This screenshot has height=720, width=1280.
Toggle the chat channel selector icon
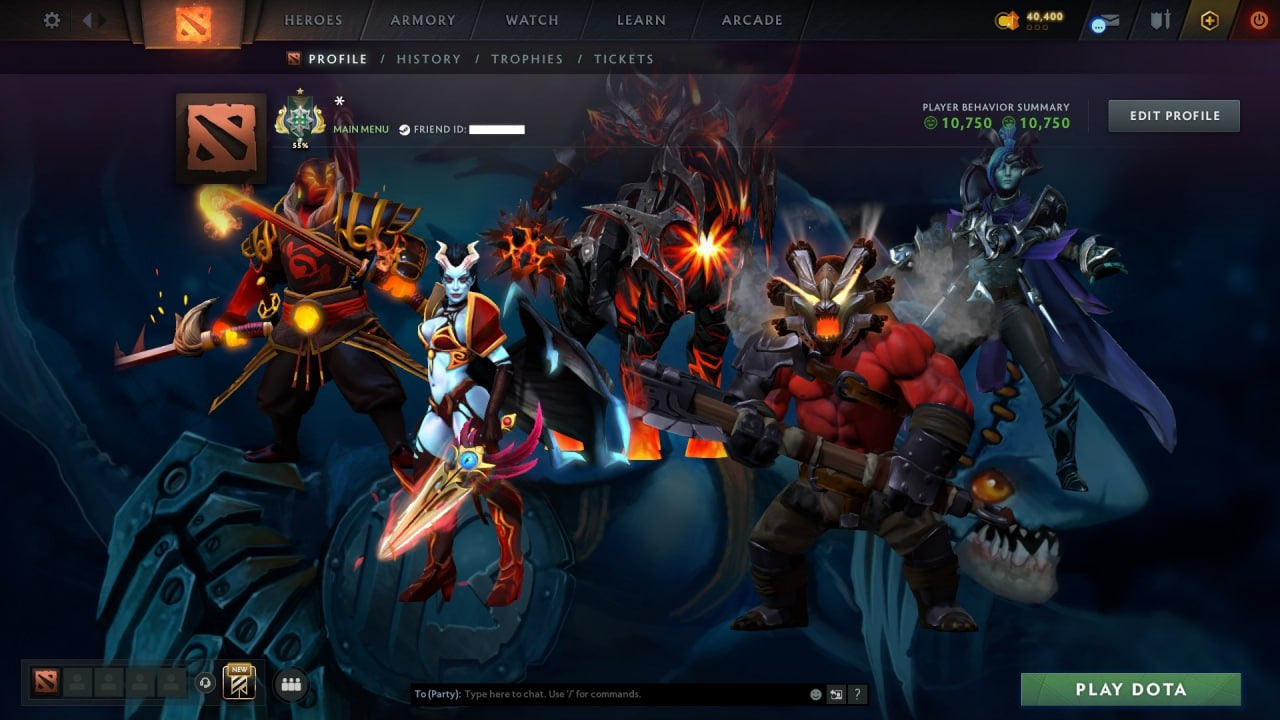pos(836,693)
